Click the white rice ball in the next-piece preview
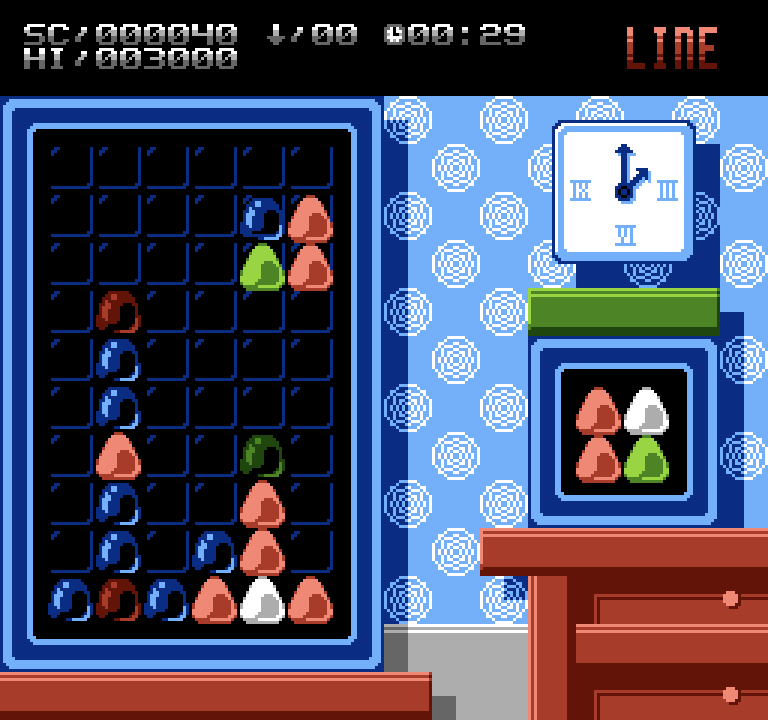This screenshot has width=768, height=720. pos(646,411)
